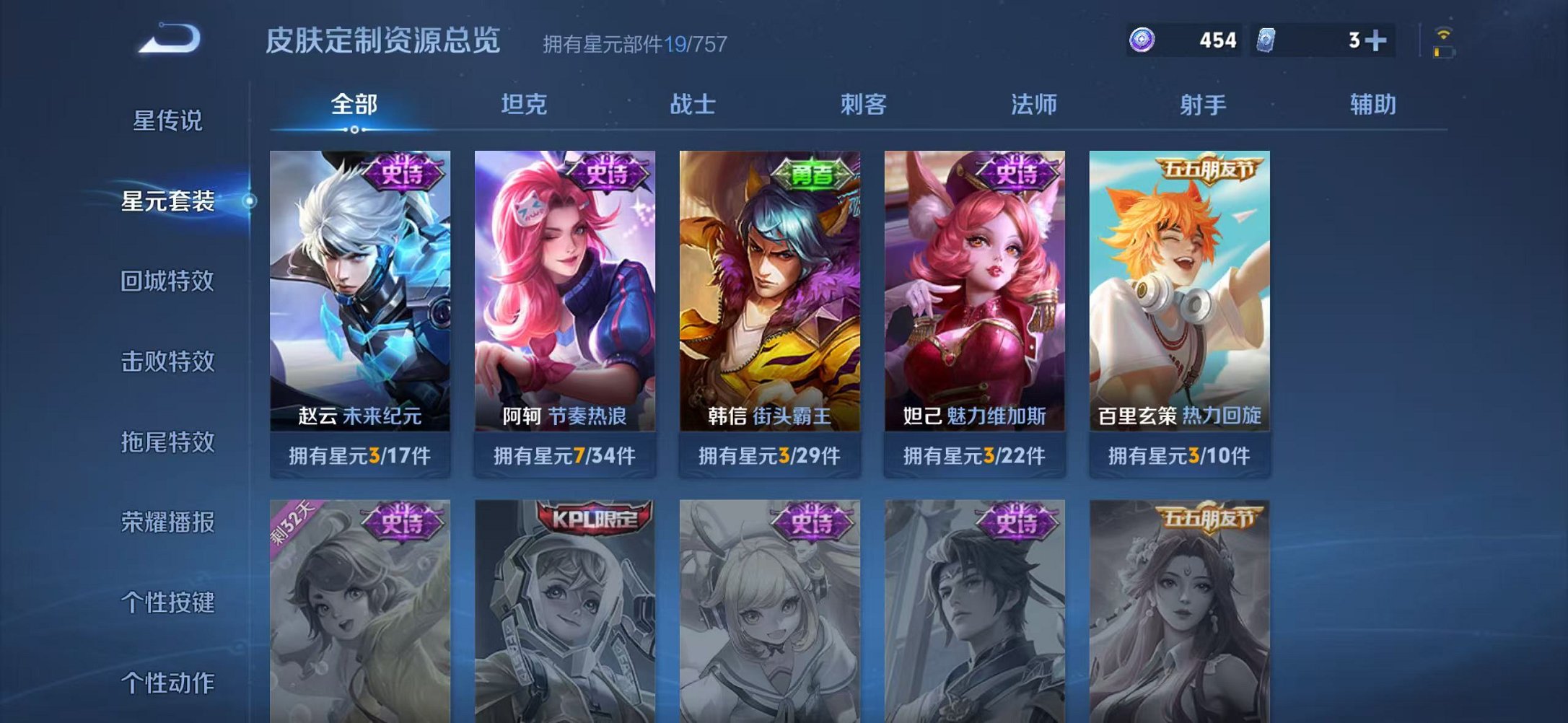
Task: Click the 史诗 badge on 阿轲's card
Action: click(606, 174)
